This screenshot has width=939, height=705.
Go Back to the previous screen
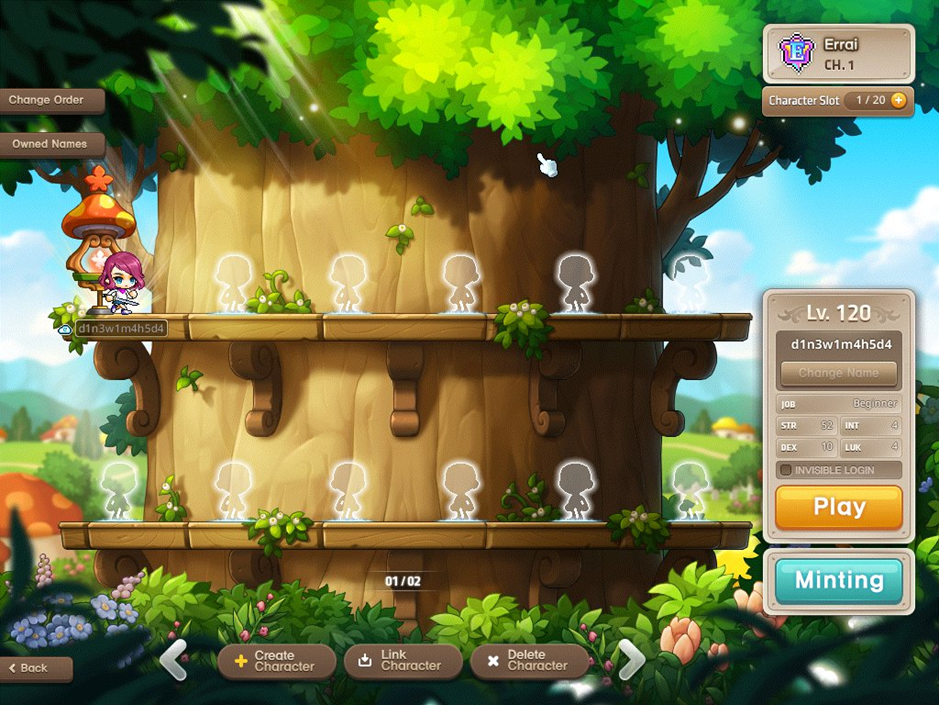pos(36,667)
